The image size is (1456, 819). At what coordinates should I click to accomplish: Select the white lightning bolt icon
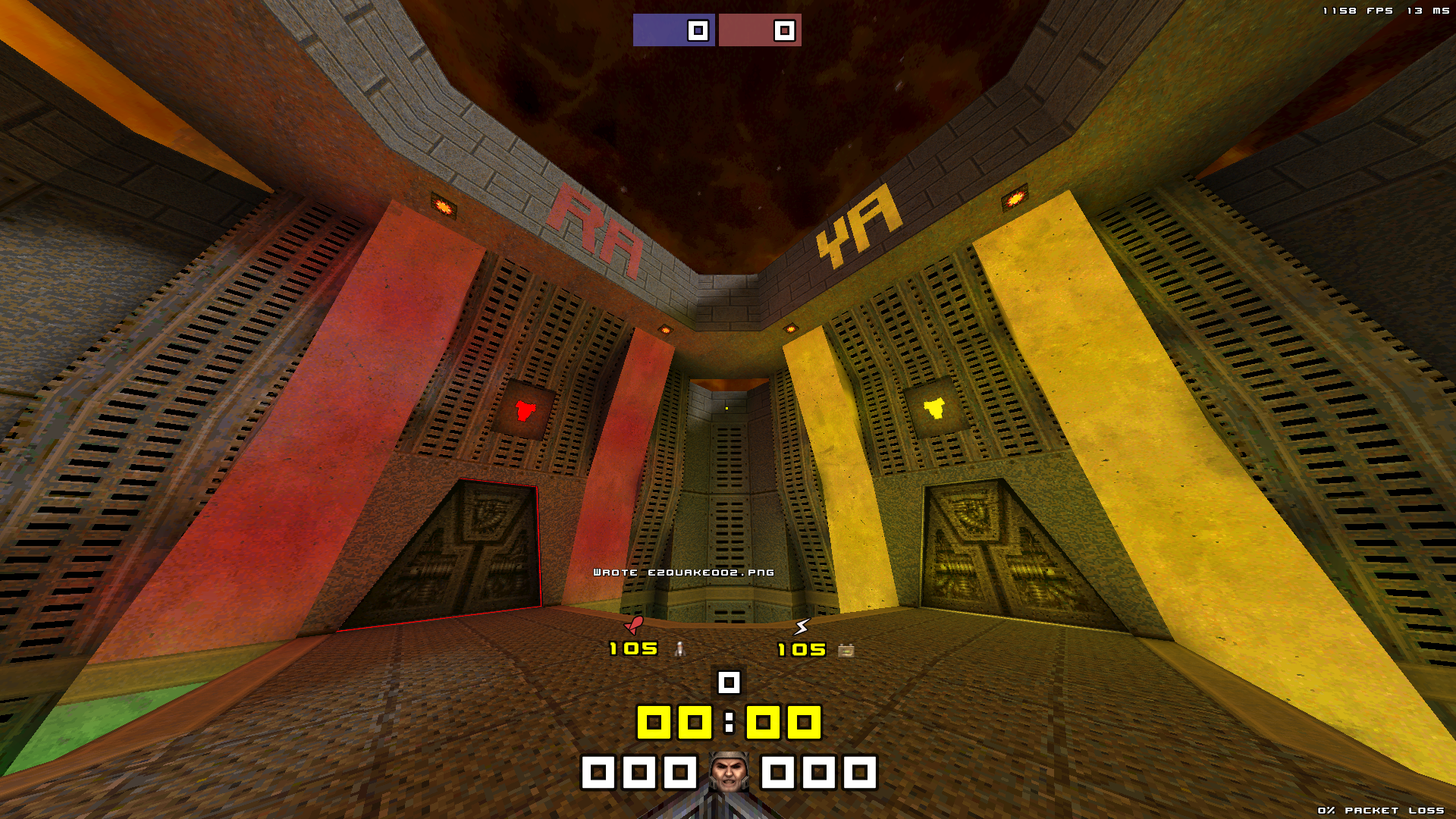pos(802,626)
